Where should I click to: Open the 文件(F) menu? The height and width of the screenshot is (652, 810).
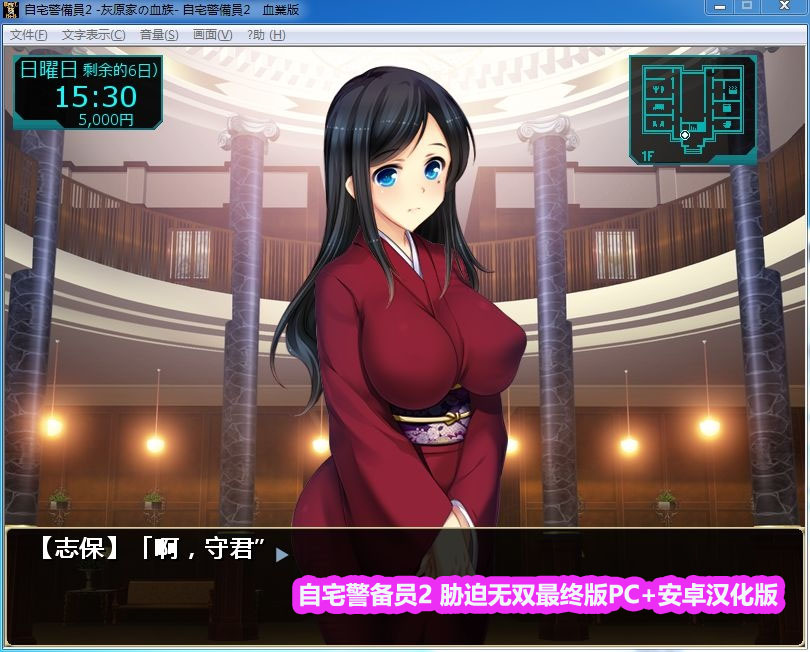28,35
